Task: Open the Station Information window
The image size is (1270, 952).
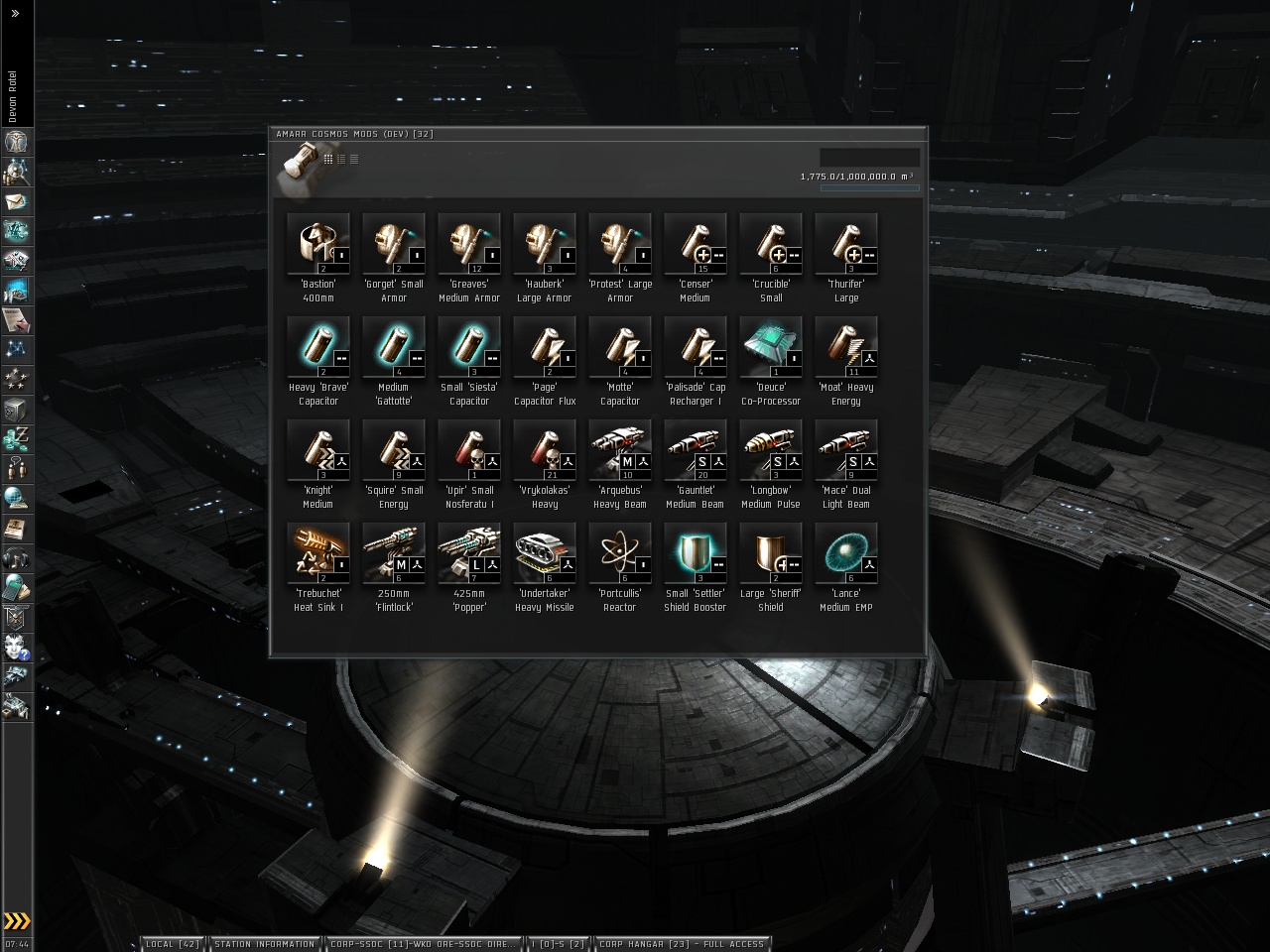Action: pos(264,944)
